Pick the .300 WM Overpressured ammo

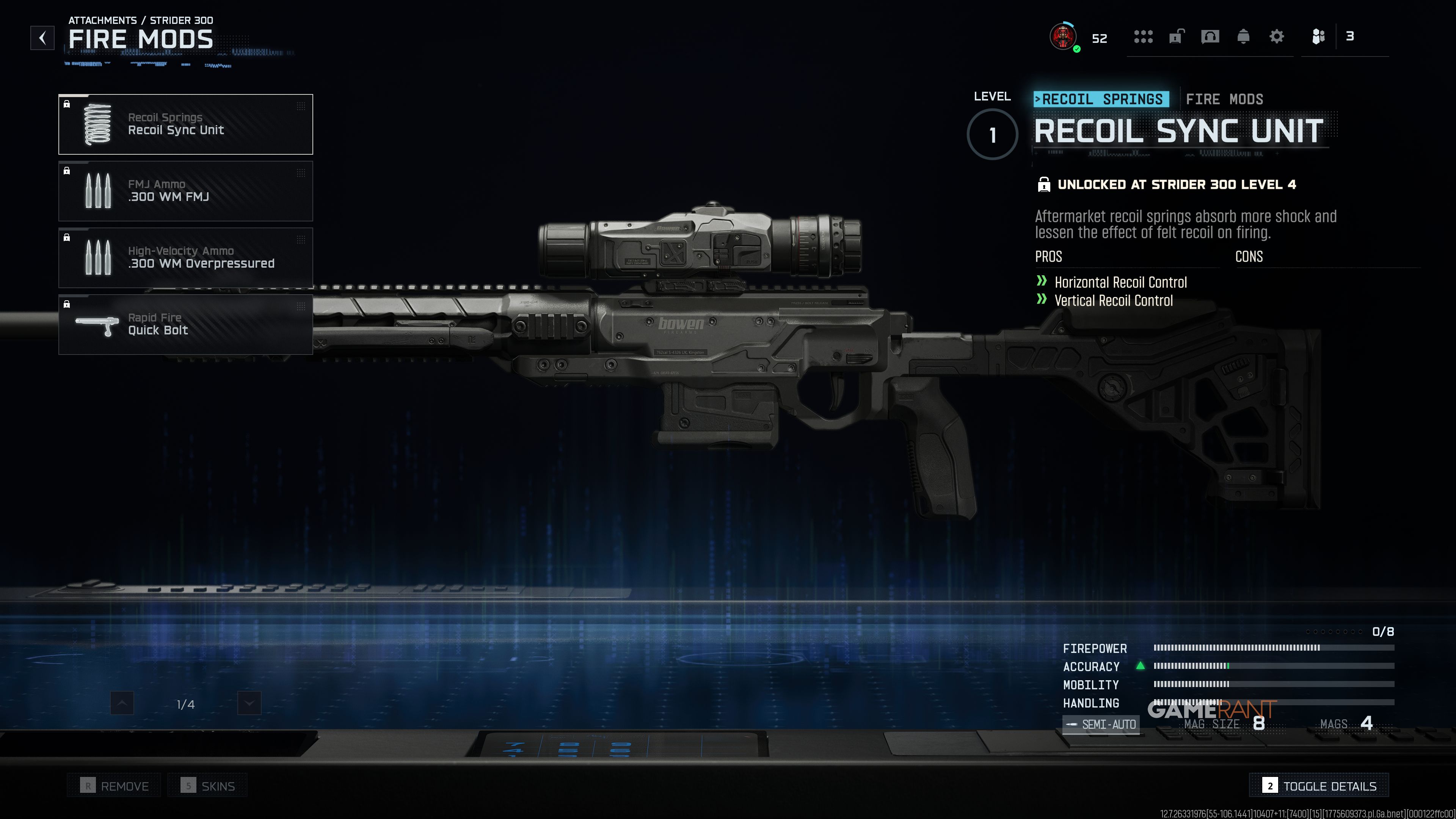click(185, 258)
